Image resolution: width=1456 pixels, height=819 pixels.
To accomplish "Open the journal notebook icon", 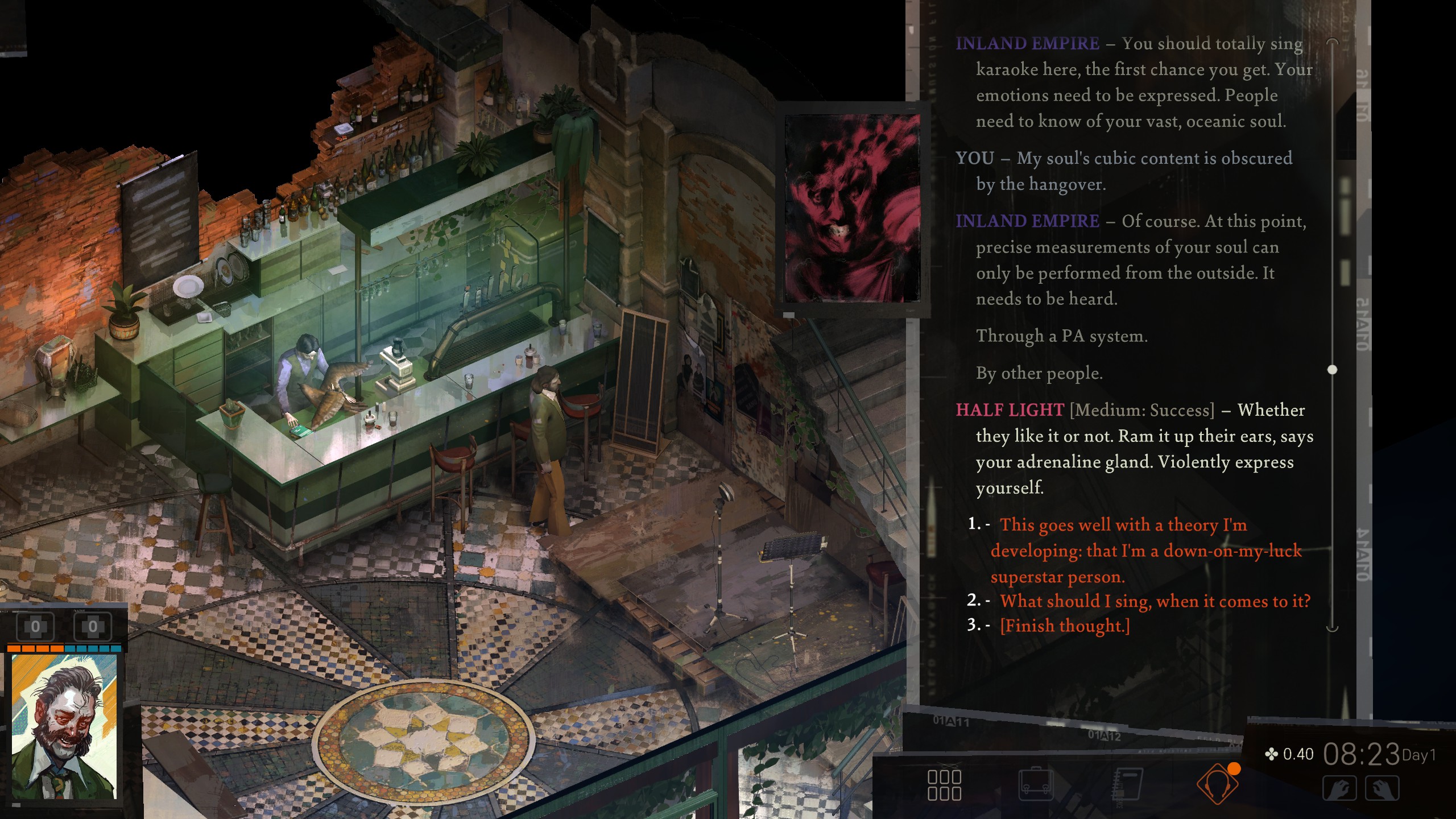I will point(1127,785).
